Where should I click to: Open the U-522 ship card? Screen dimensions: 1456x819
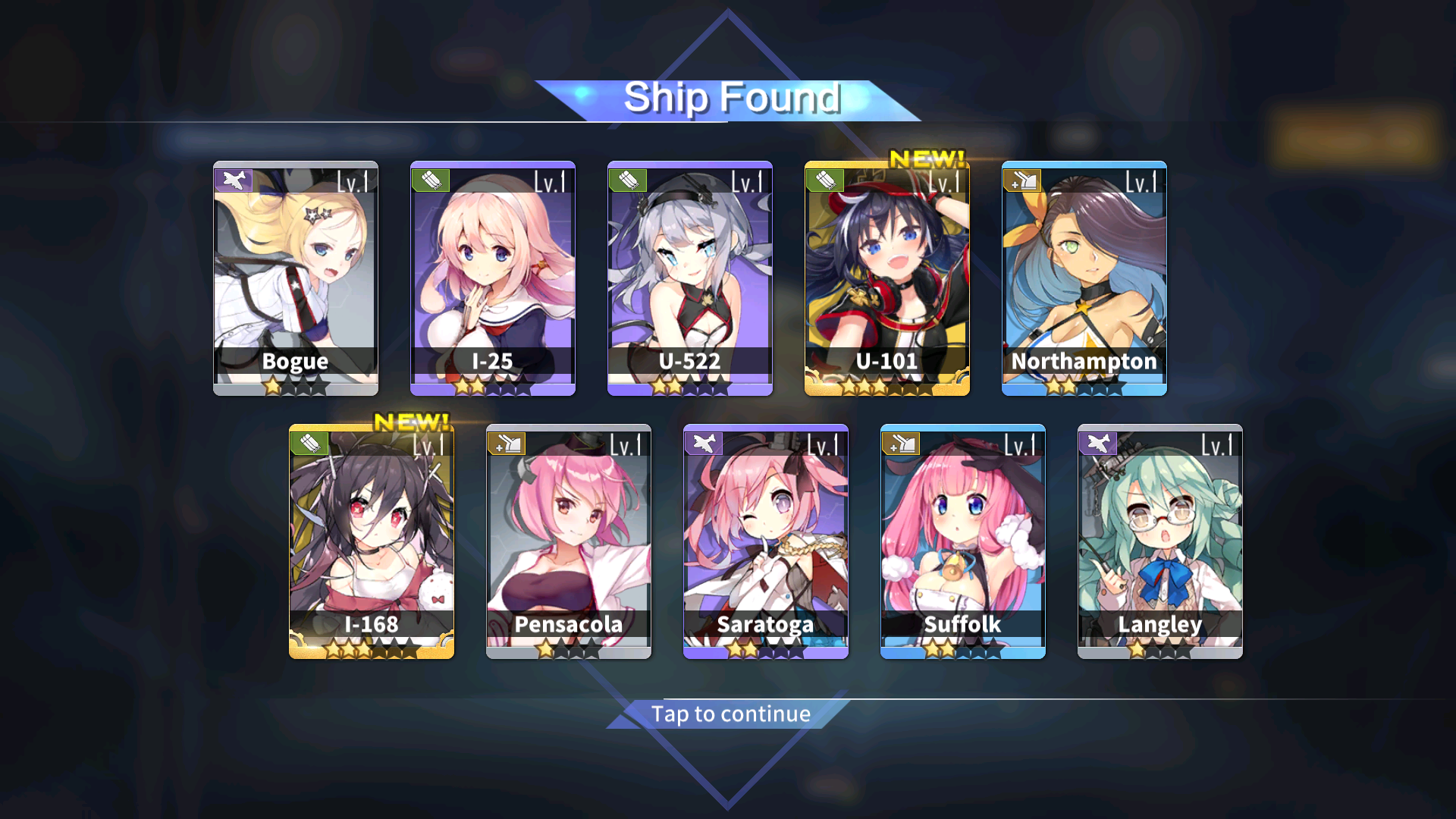[690, 278]
